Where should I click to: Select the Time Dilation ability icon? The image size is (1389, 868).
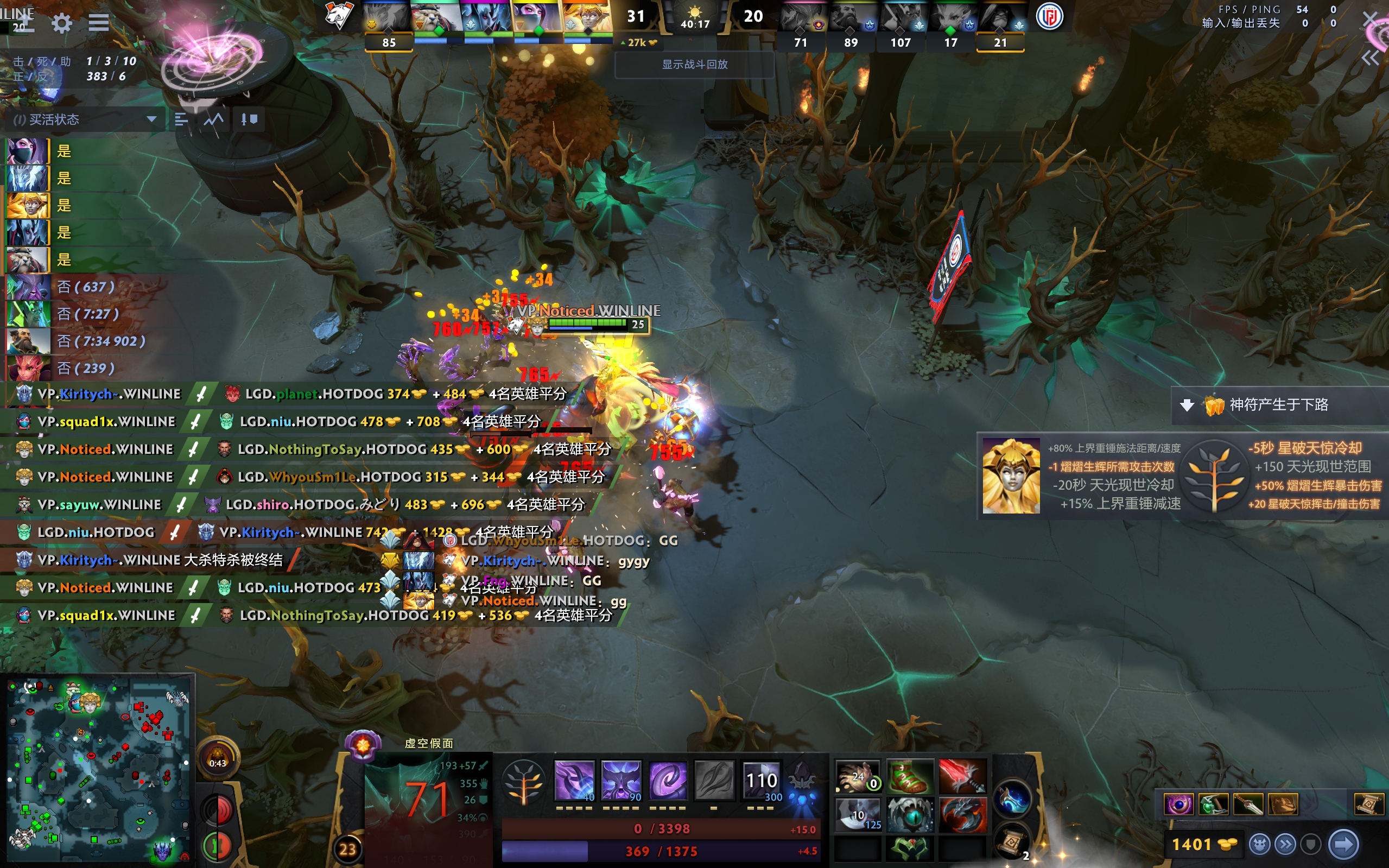[621, 781]
